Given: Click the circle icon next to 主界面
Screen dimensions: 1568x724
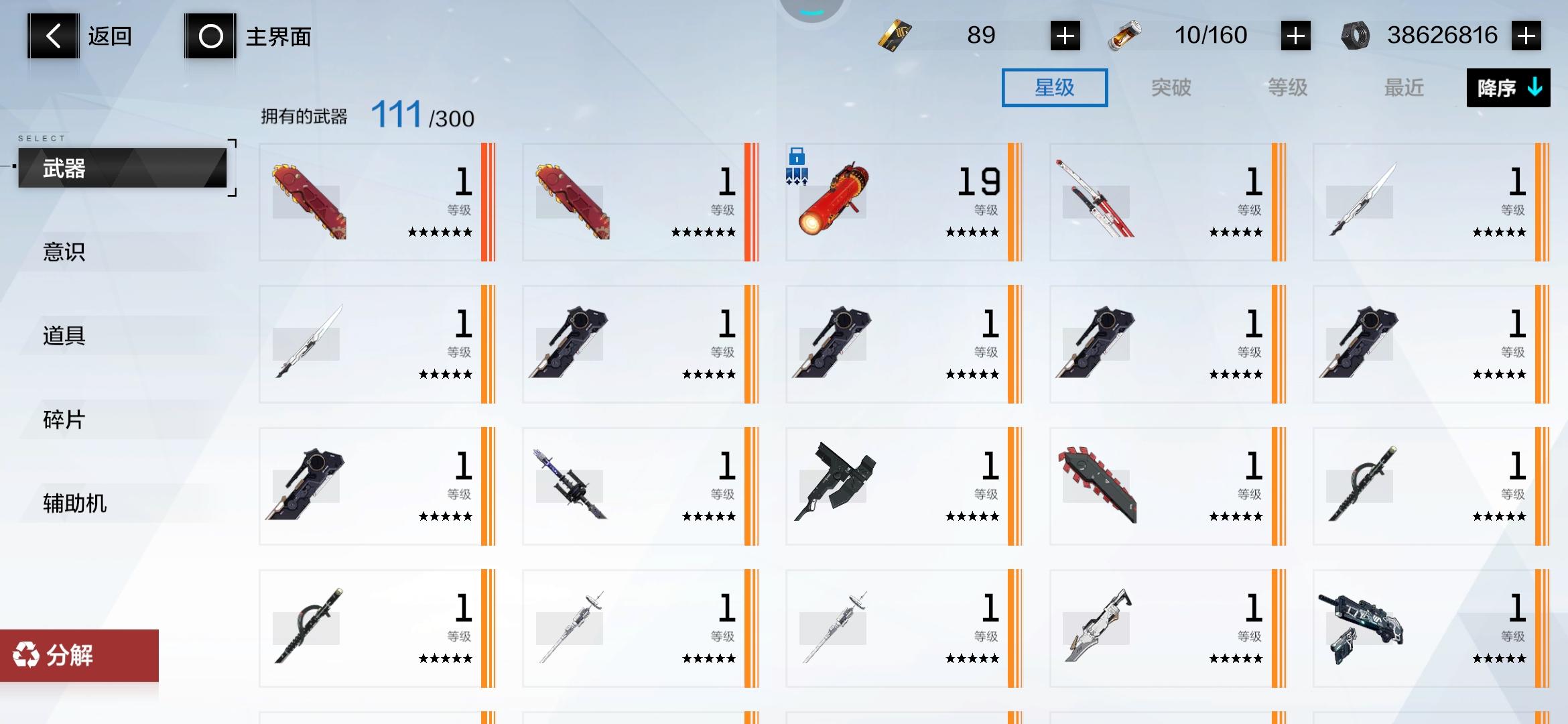Looking at the screenshot, I should (210, 36).
